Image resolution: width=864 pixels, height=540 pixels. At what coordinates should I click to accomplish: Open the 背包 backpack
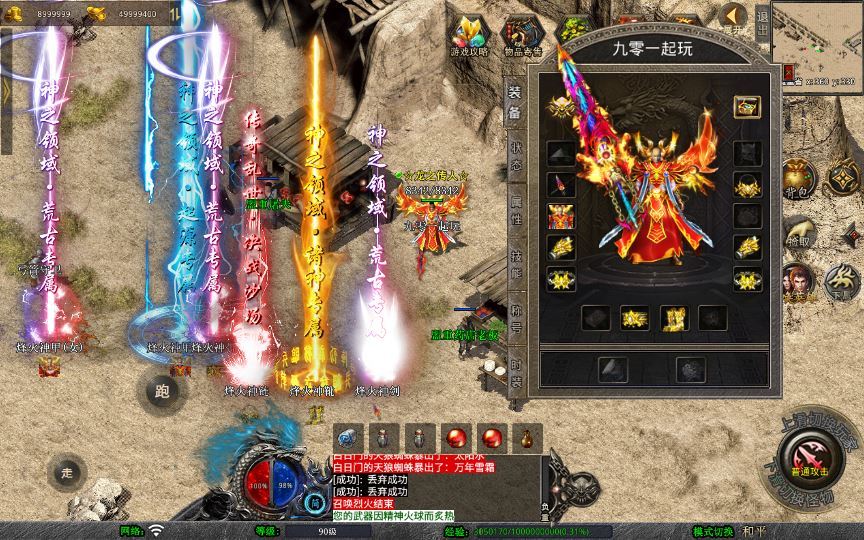click(x=797, y=183)
